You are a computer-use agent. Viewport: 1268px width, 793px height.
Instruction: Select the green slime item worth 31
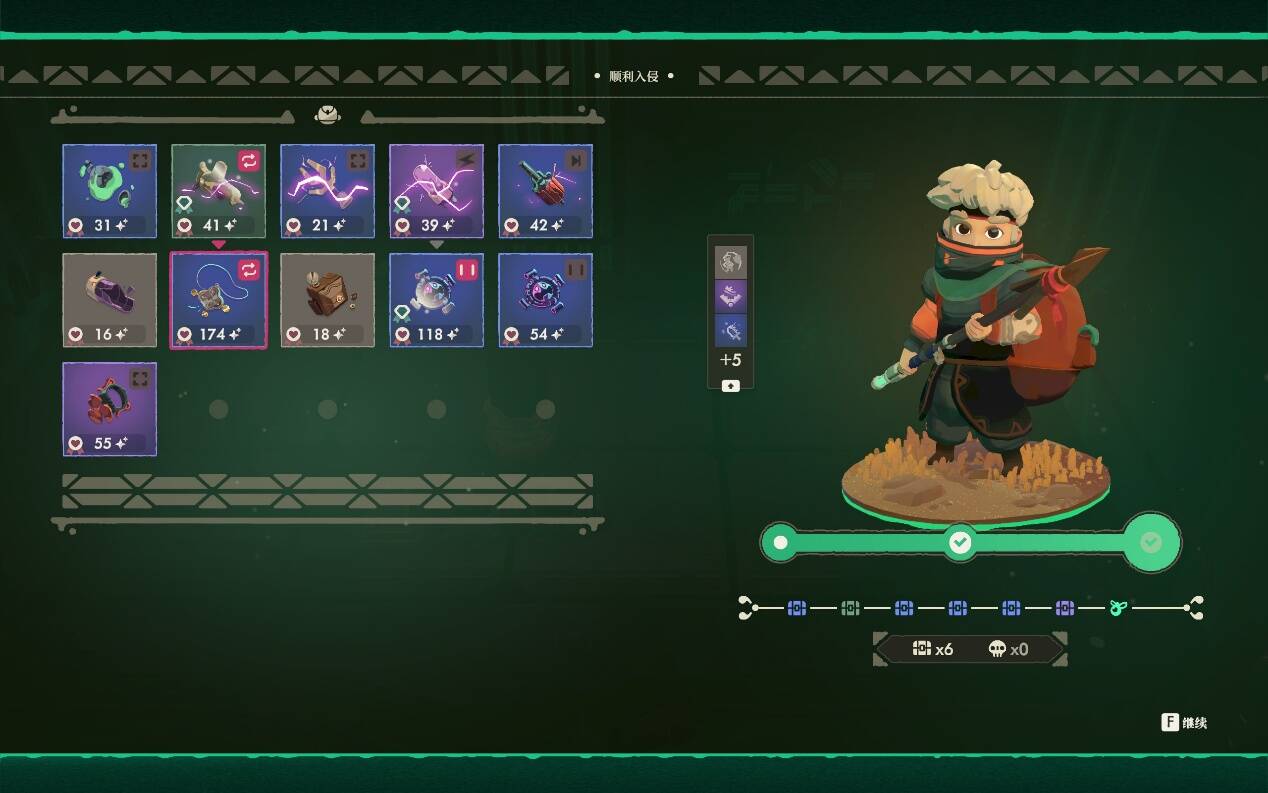tap(109, 190)
